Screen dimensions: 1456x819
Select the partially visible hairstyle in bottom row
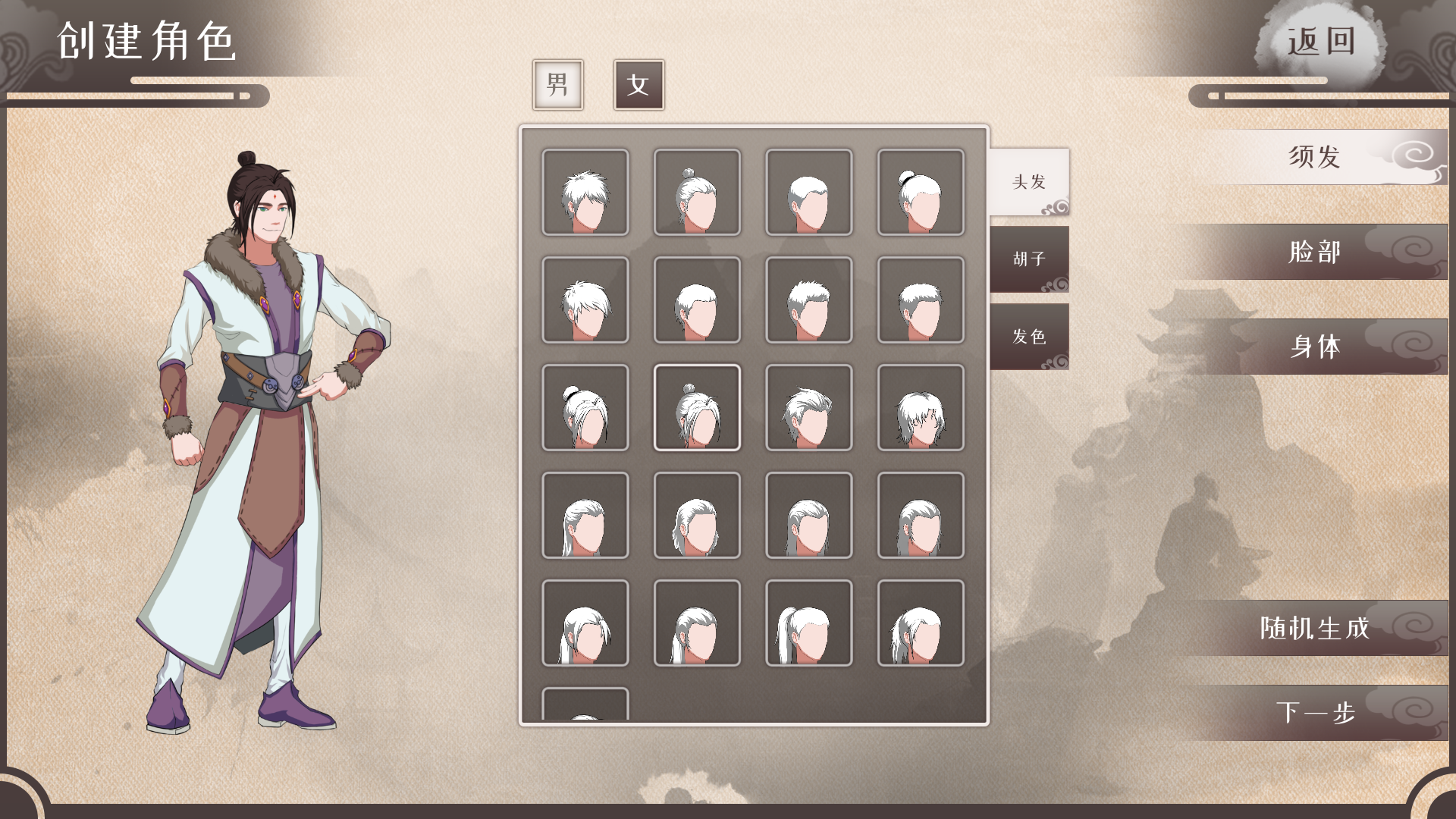pos(585,705)
